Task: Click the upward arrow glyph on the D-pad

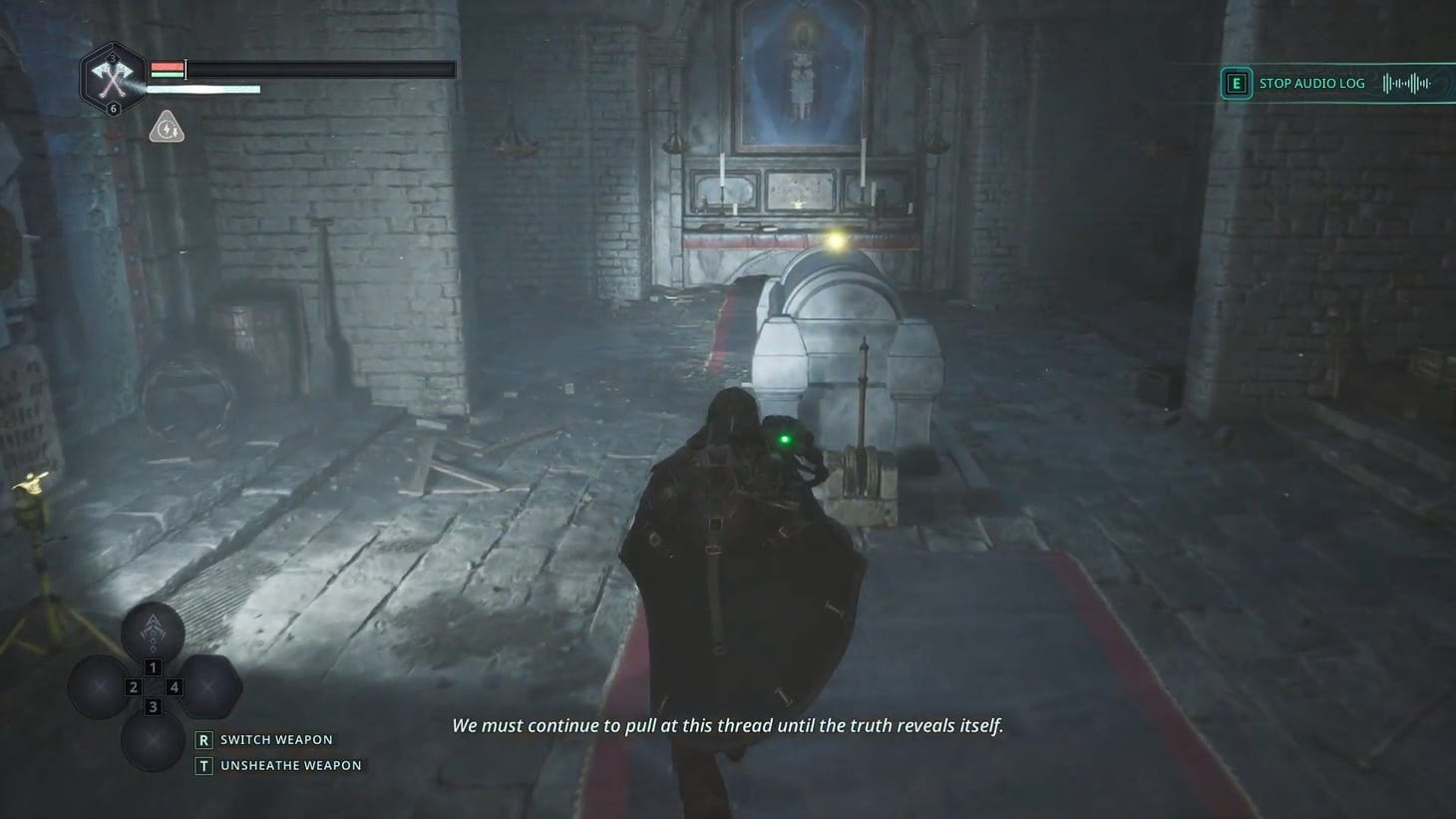Action: click(154, 629)
